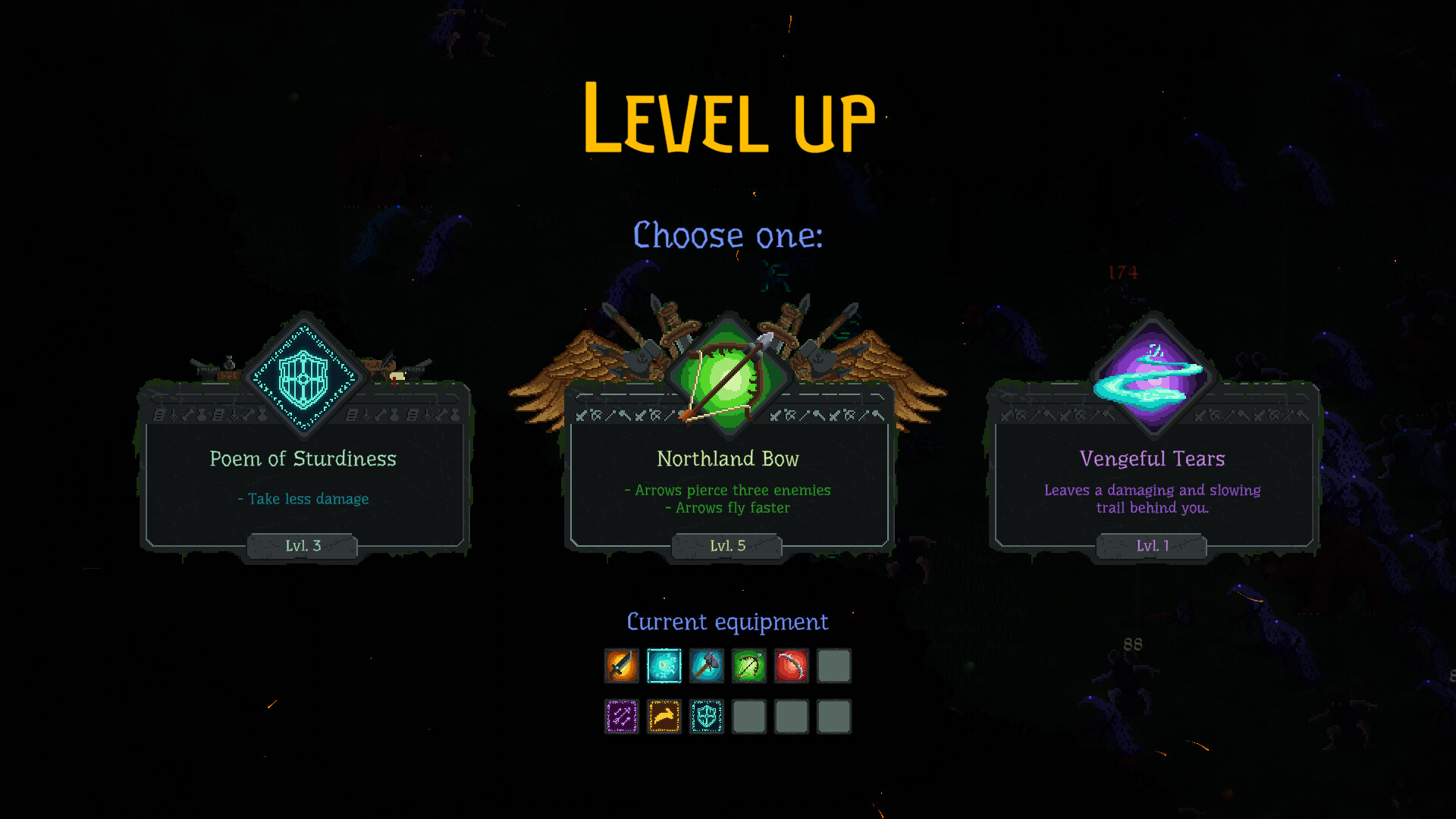Select the red sickle weapon icon
Screen dimensions: 1456x819
point(792,666)
